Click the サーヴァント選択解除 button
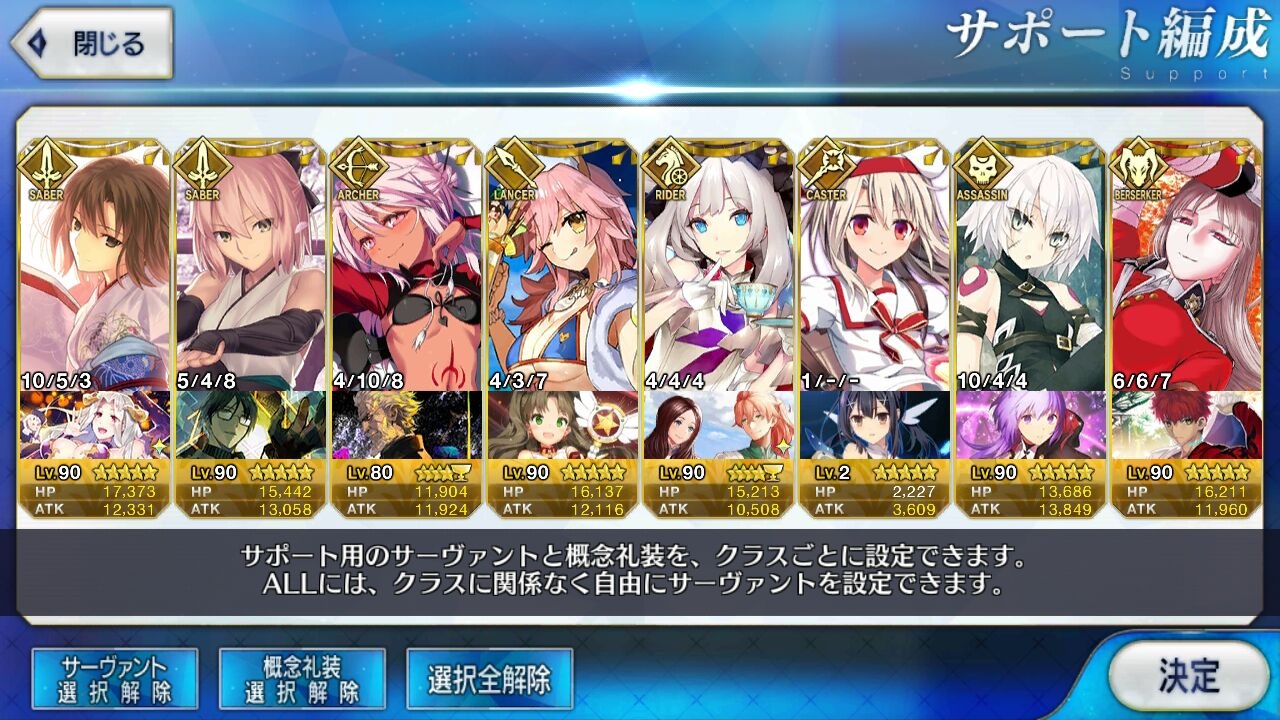The width and height of the screenshot is (1280, 720). pos(115,679)
